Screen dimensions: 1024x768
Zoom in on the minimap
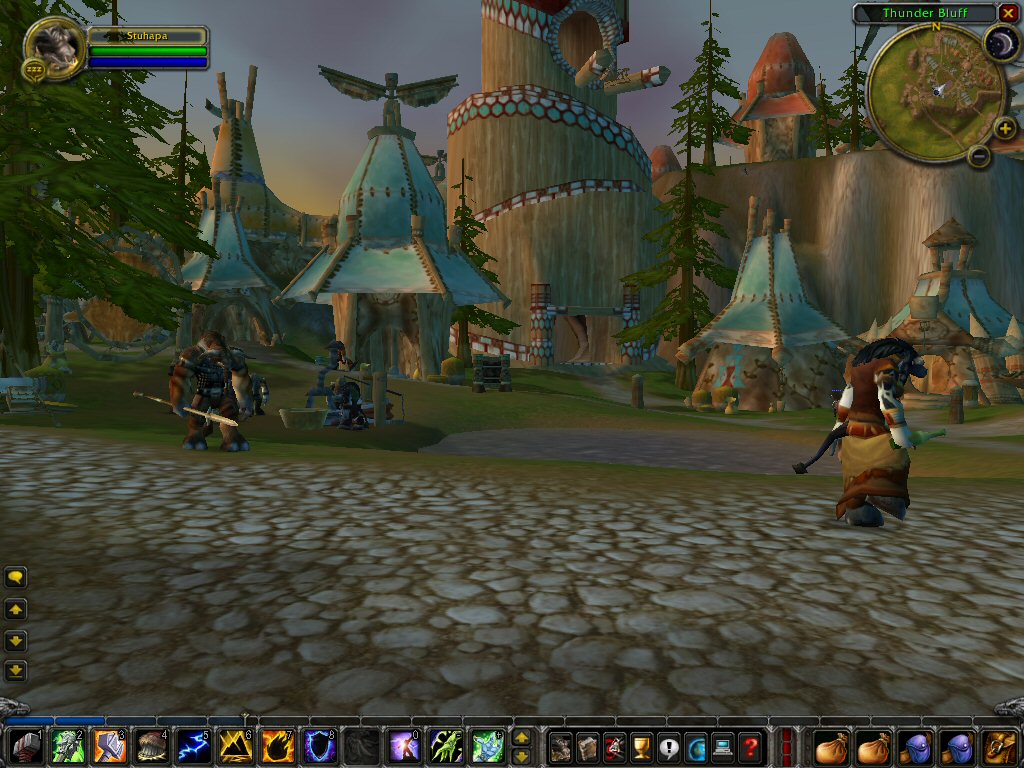1005,129
